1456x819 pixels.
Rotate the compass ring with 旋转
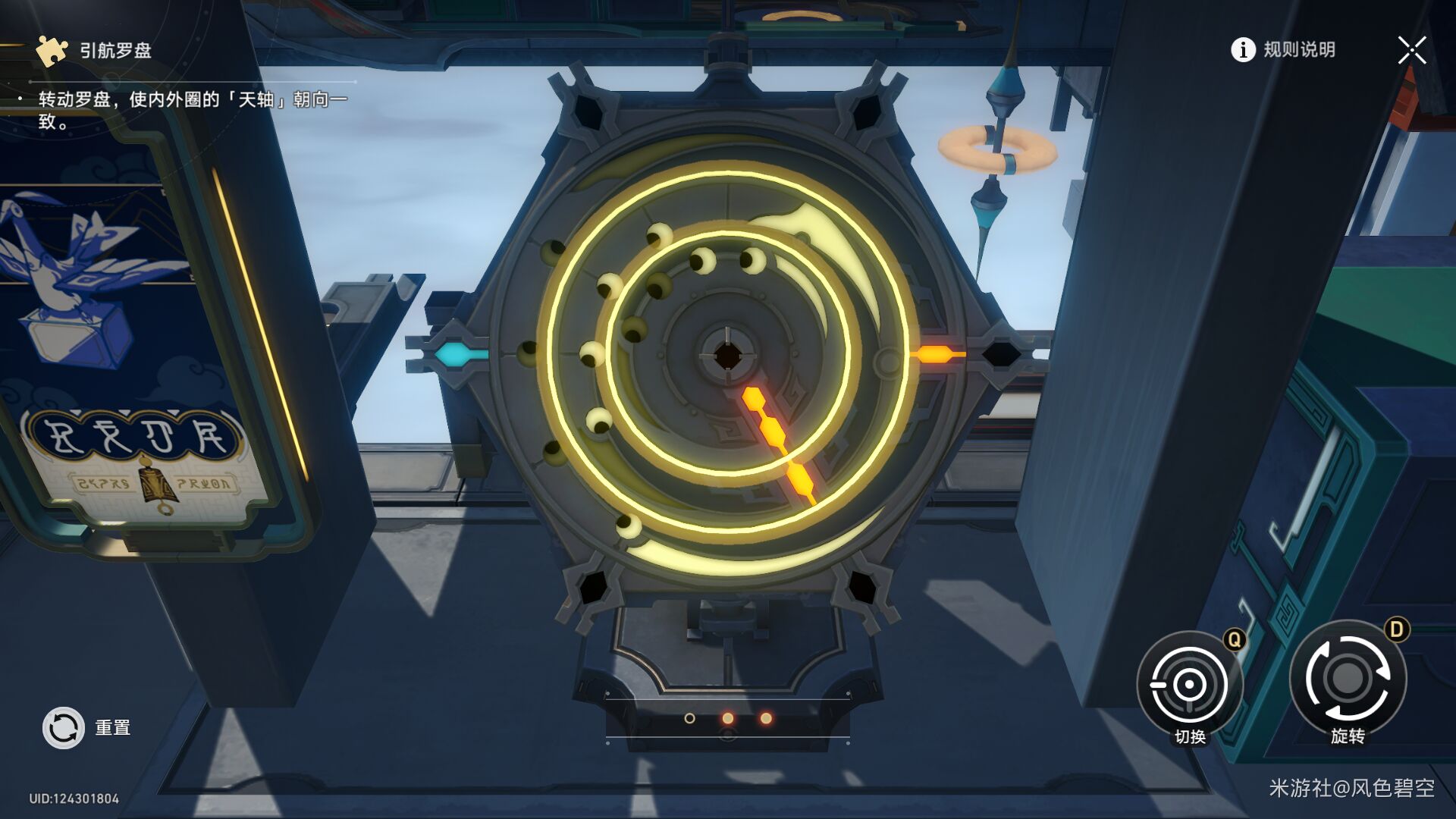click(x=1348, y=679)
